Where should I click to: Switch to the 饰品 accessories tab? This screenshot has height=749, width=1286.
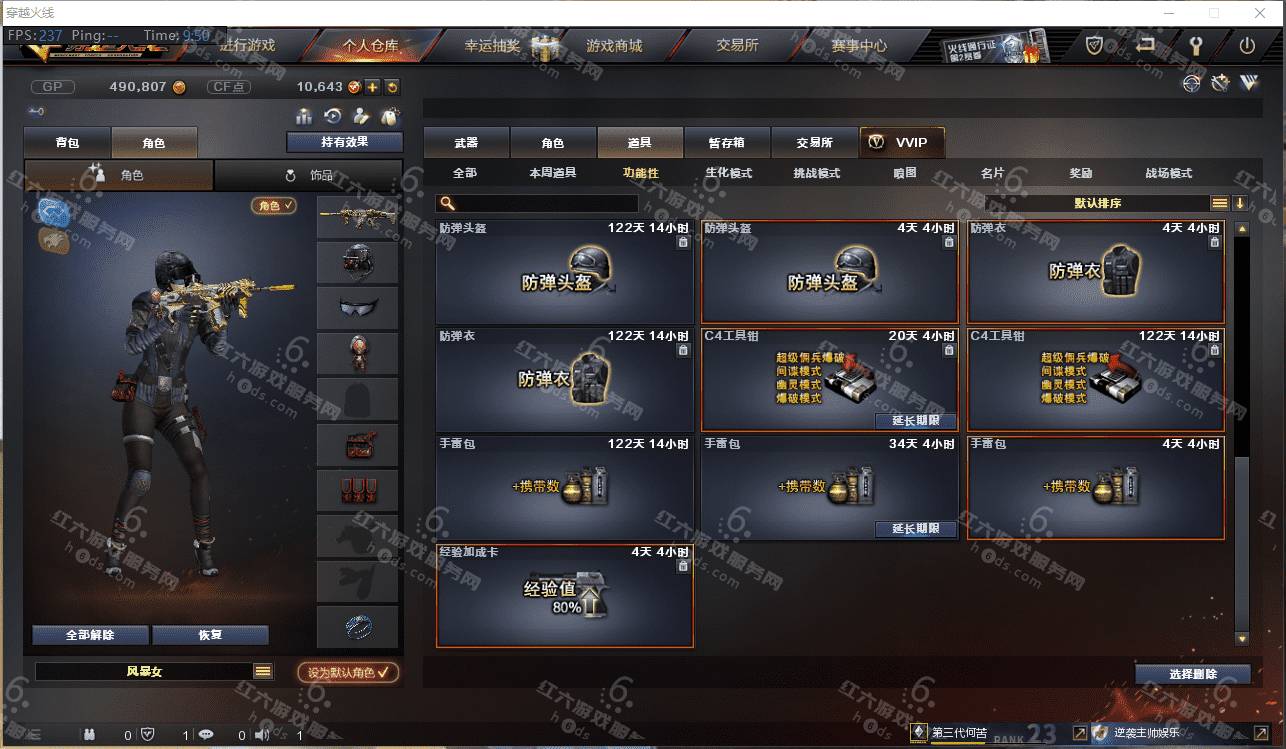[309, 175]
